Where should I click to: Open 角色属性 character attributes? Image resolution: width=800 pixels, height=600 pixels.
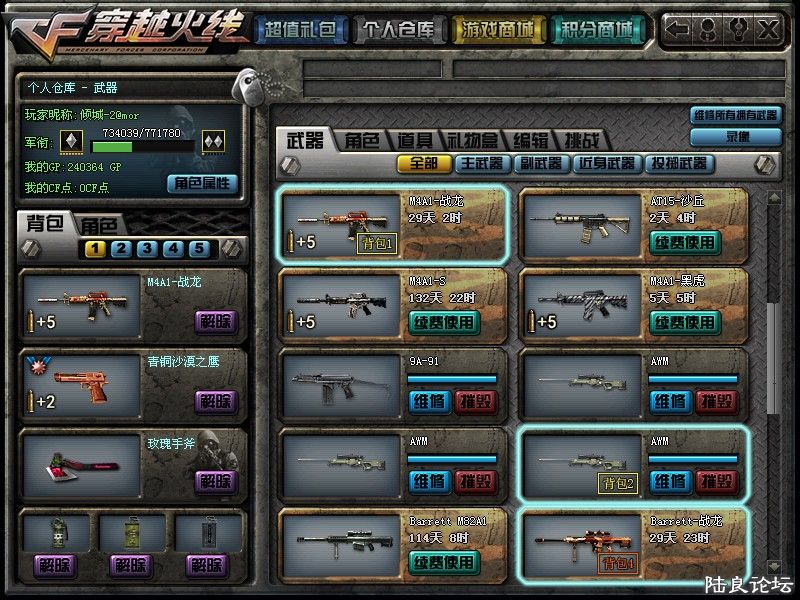(202, 183)
